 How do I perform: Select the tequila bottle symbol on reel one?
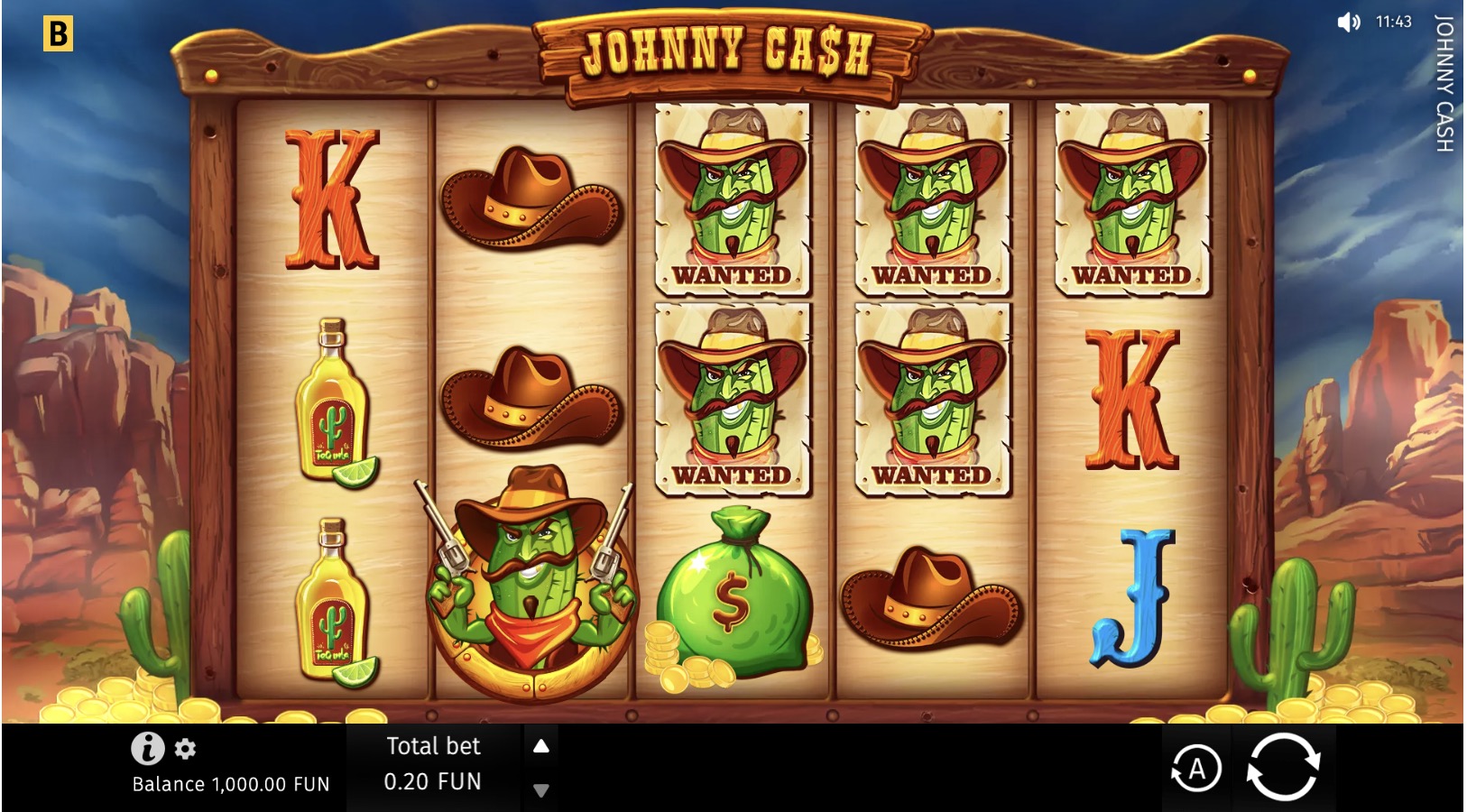tap(336, 406)
